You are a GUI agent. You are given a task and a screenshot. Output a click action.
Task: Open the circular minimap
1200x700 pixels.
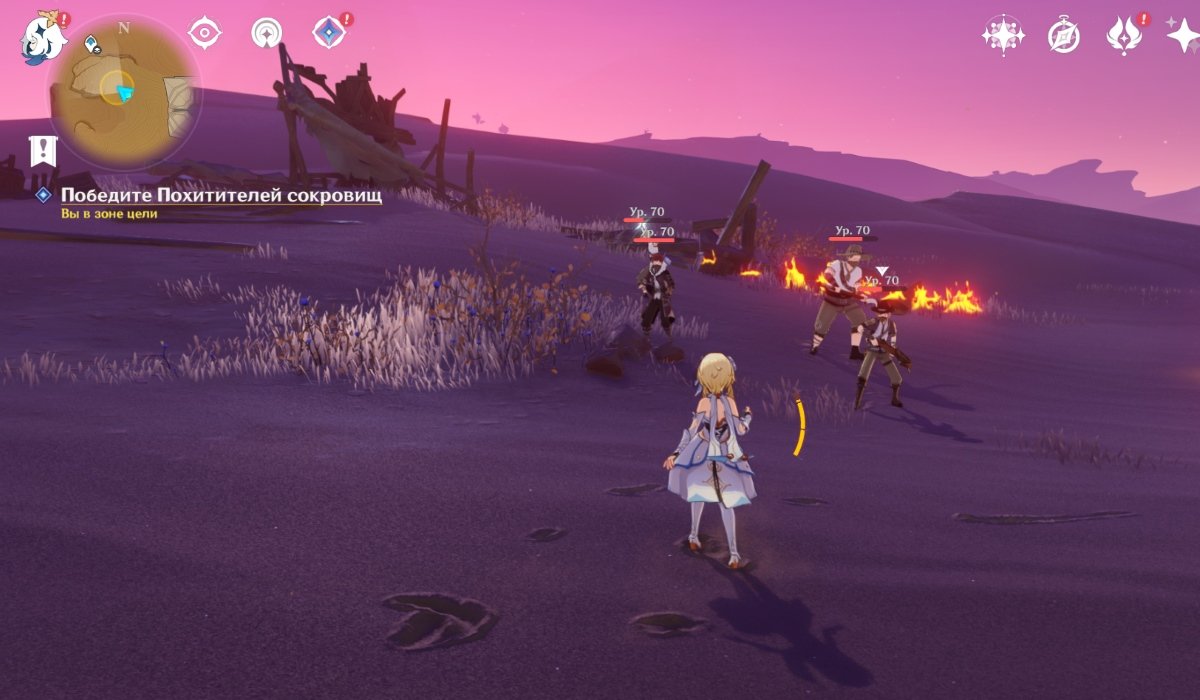coord(123,92)
